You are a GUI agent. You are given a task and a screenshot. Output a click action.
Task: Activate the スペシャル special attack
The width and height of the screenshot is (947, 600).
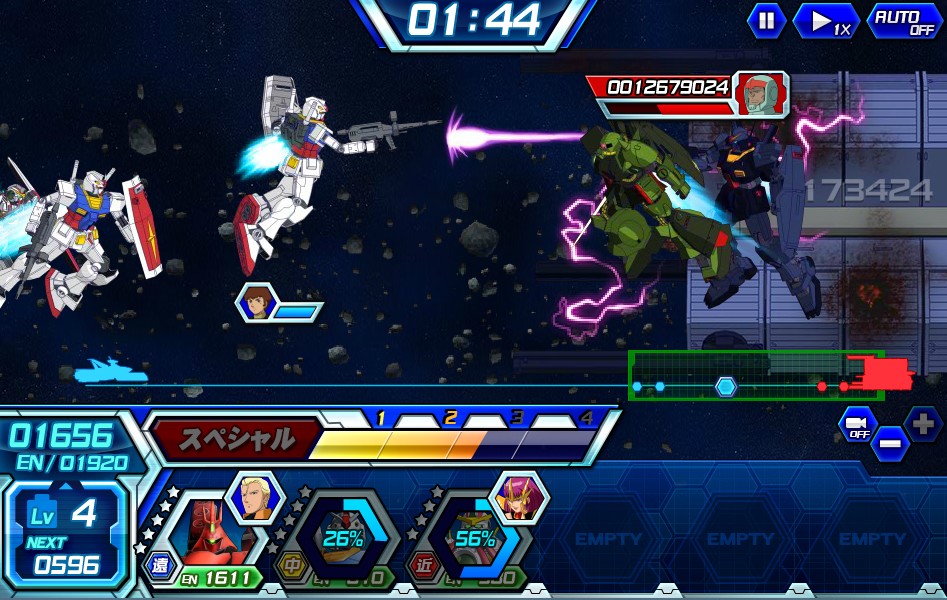pyautogui.click(x=236, y=439)
